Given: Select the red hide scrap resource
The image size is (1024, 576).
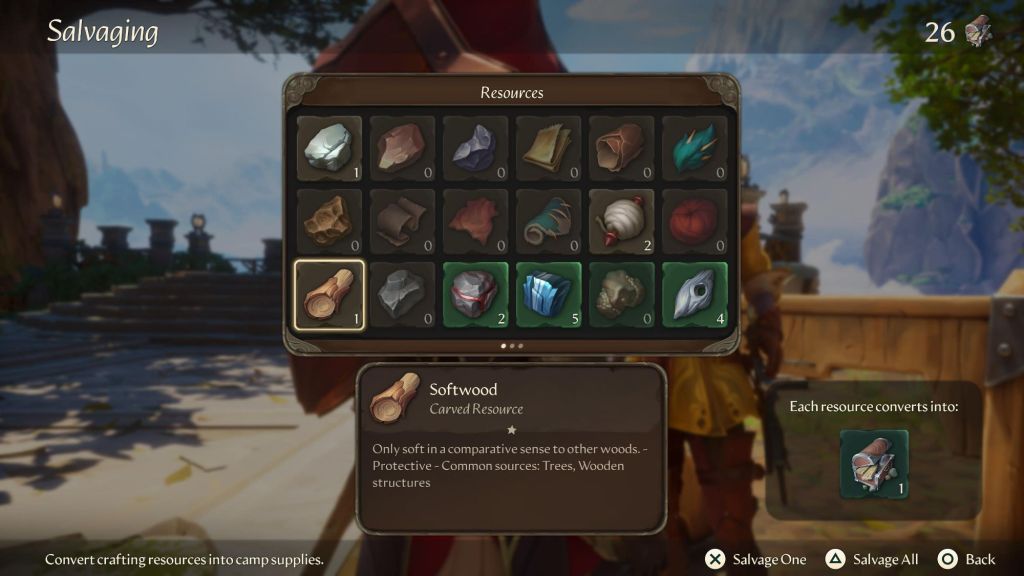Looking at the screenshot, I should pos(475,221).
